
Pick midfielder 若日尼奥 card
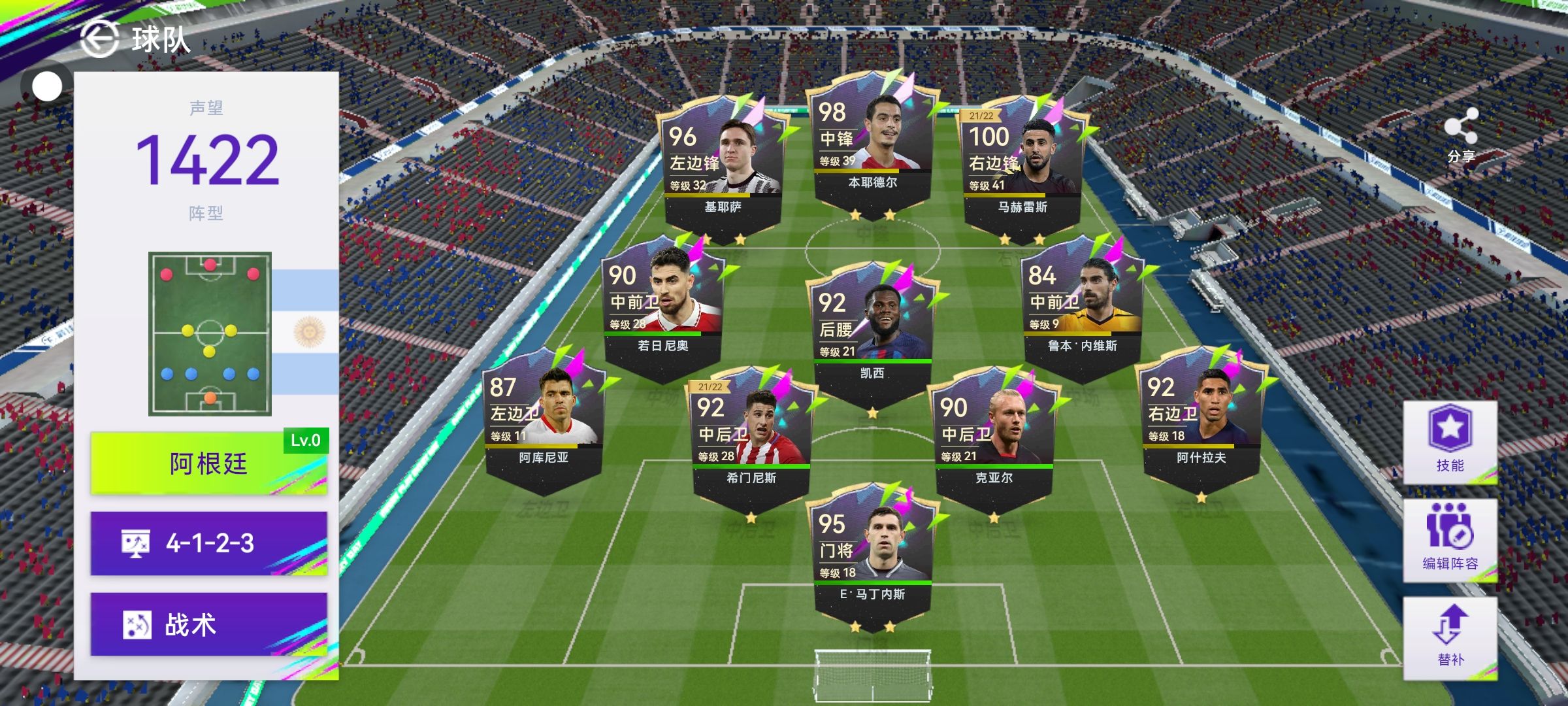663,309
